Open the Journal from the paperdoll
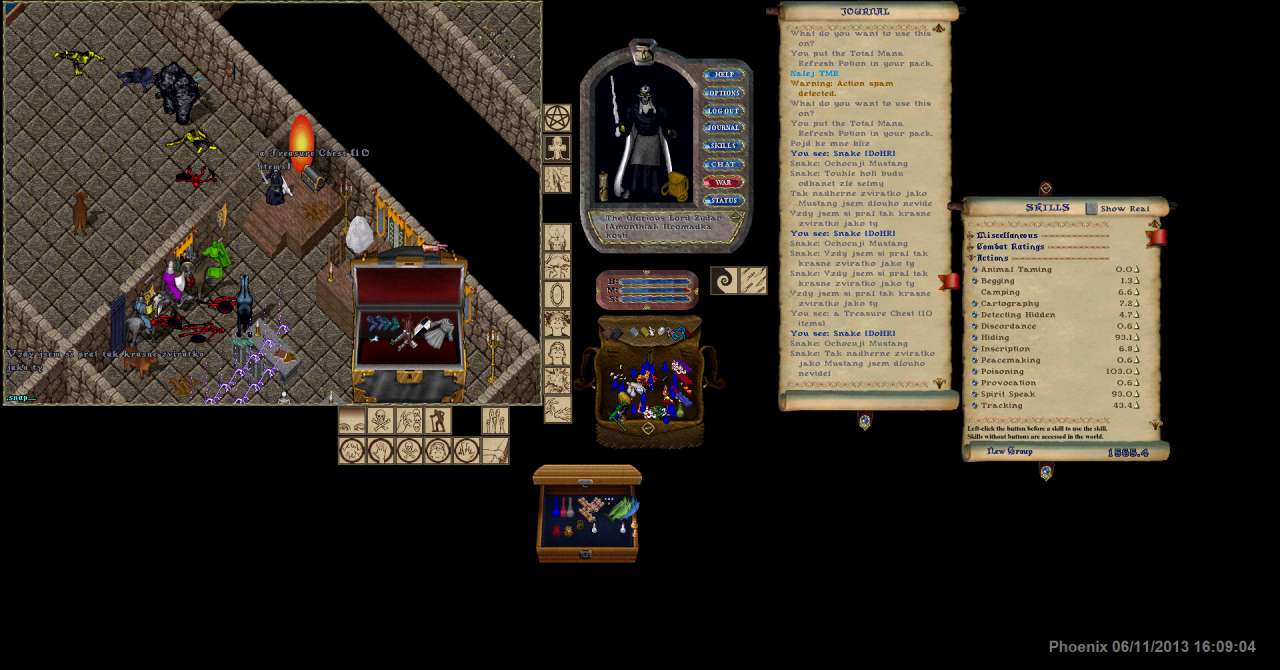Screen dimensions: 1280x670 click(x=723, y=128)
